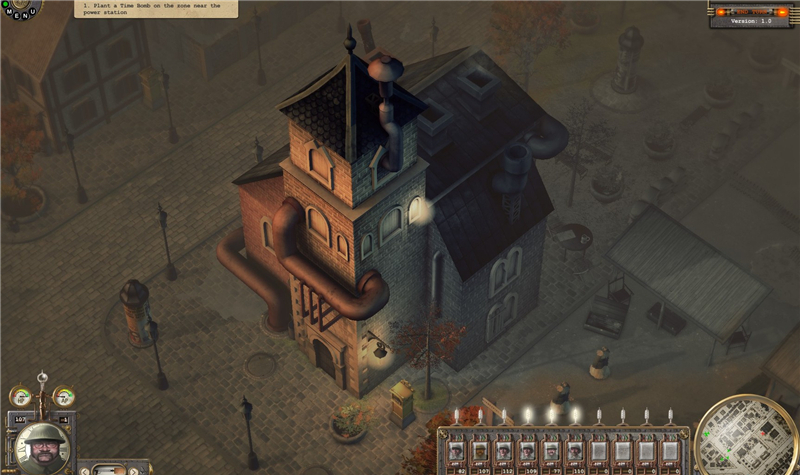This screenshot has height=475, width=800.
Task: Pick the squad soldier showing 112 health
Action: coord(504,450)
